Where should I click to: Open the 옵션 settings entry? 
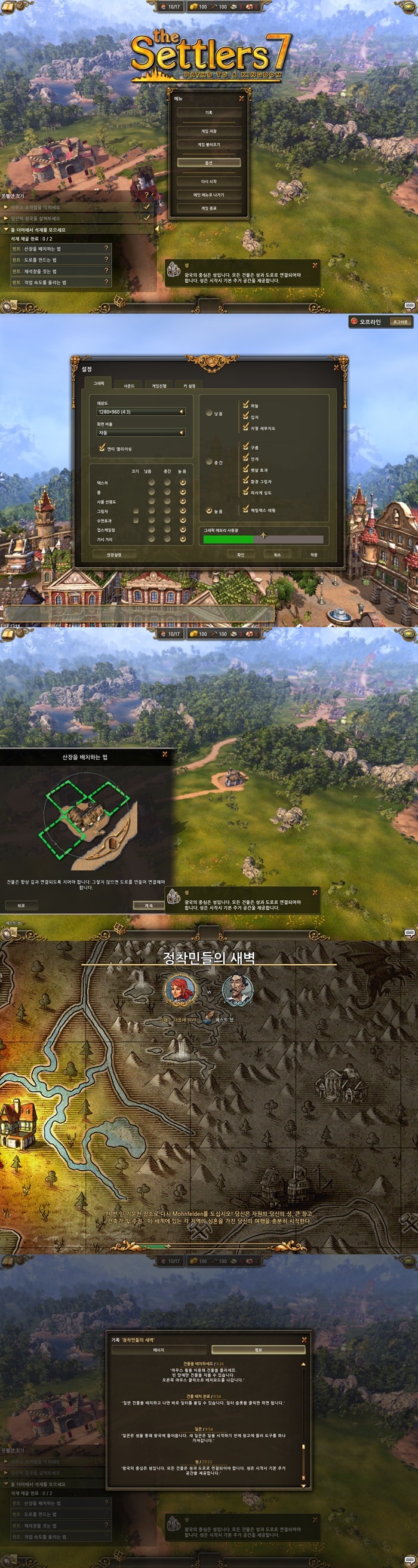(208, 162)
